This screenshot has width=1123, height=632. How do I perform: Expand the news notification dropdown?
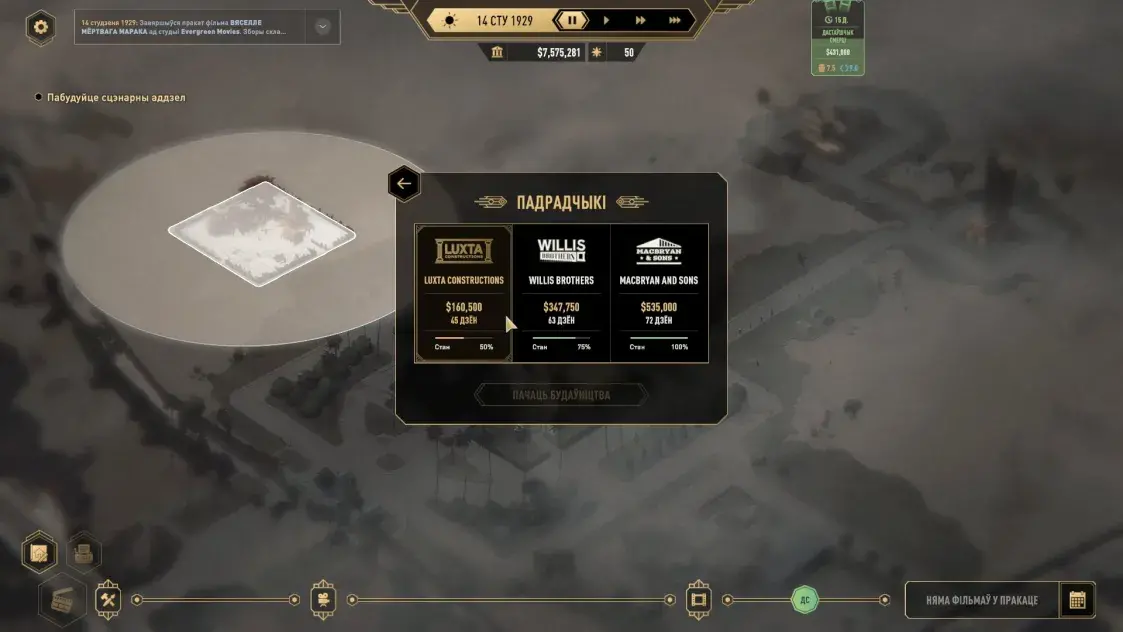[323, 27]
